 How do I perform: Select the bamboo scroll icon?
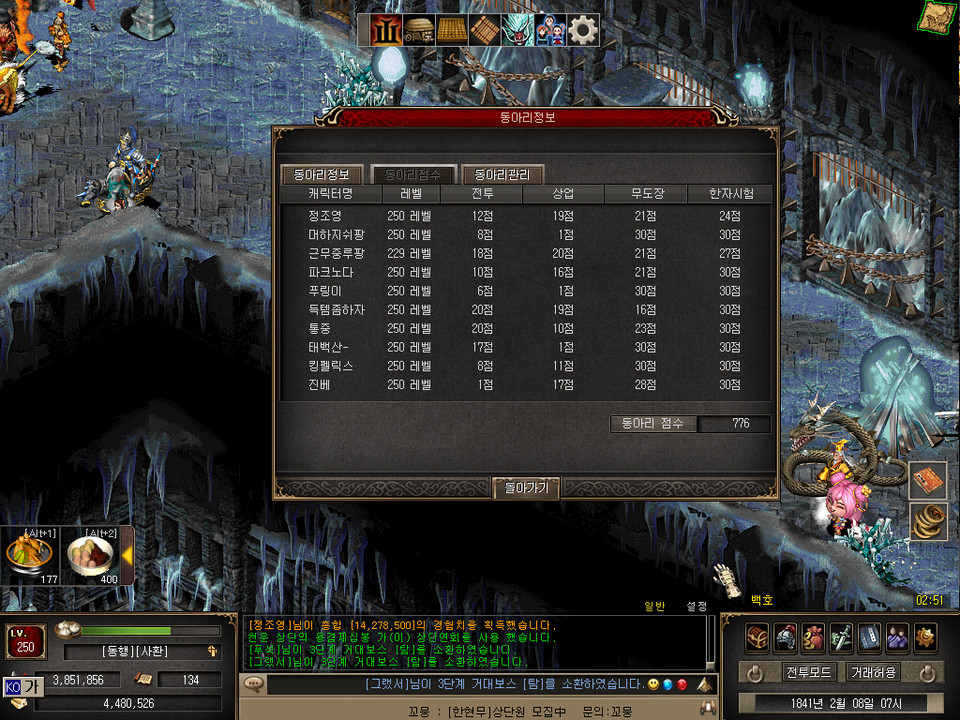point(485,31)
